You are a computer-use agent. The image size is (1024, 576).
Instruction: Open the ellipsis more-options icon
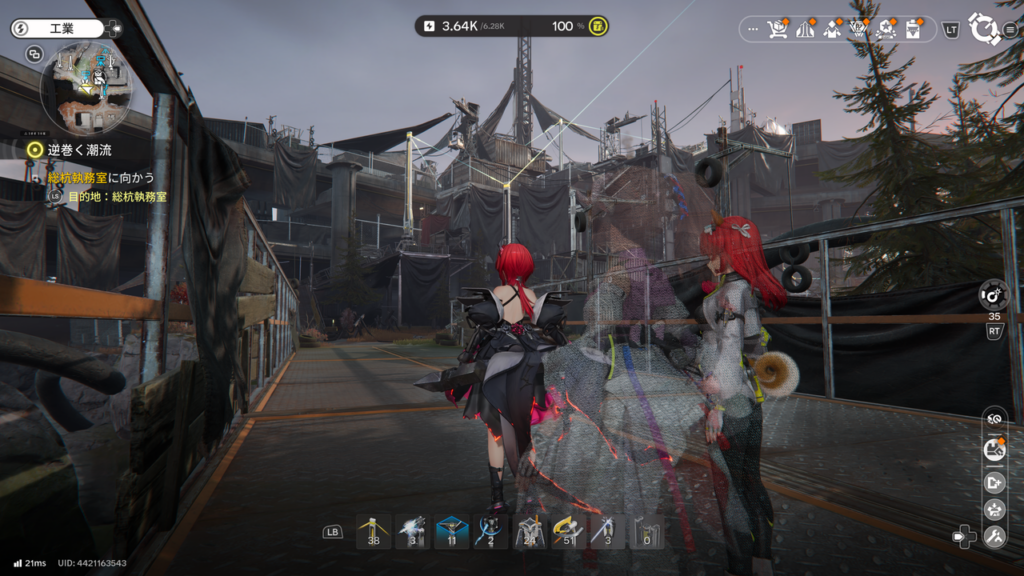[752, 29]
